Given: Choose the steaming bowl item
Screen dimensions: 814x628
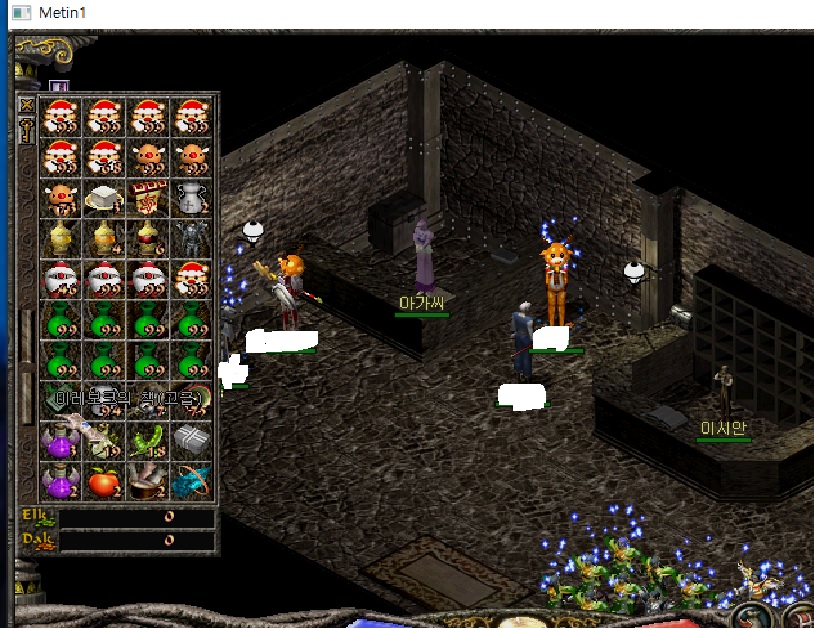Looking at the screenshot, I should point(148,484).
